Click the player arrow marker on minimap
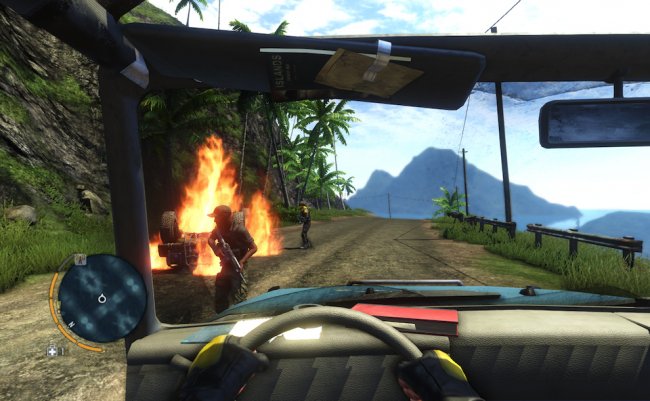 [x=103, y=298]
